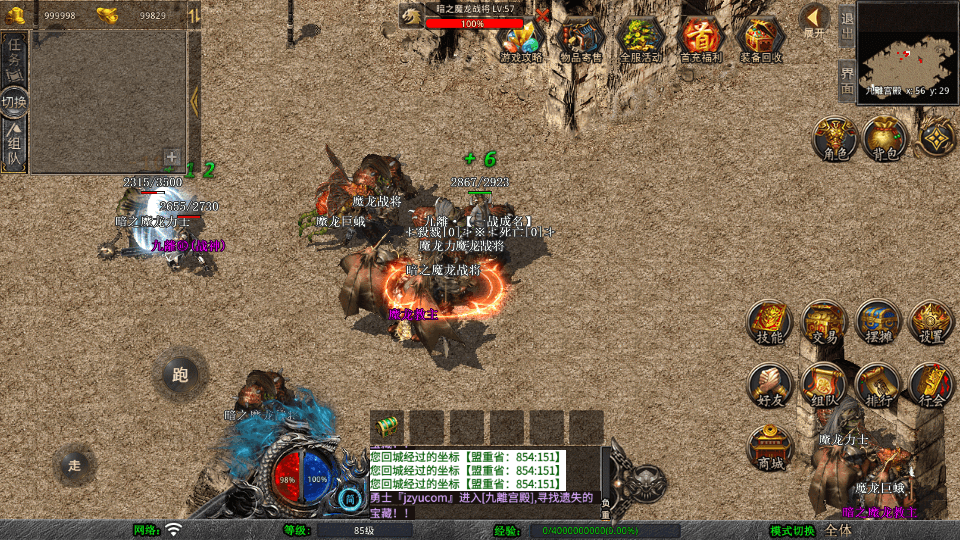Open the 角色 character sheet
Image resolution: width=960 pixels, height=540 pixels.
[x=833, y=138]
